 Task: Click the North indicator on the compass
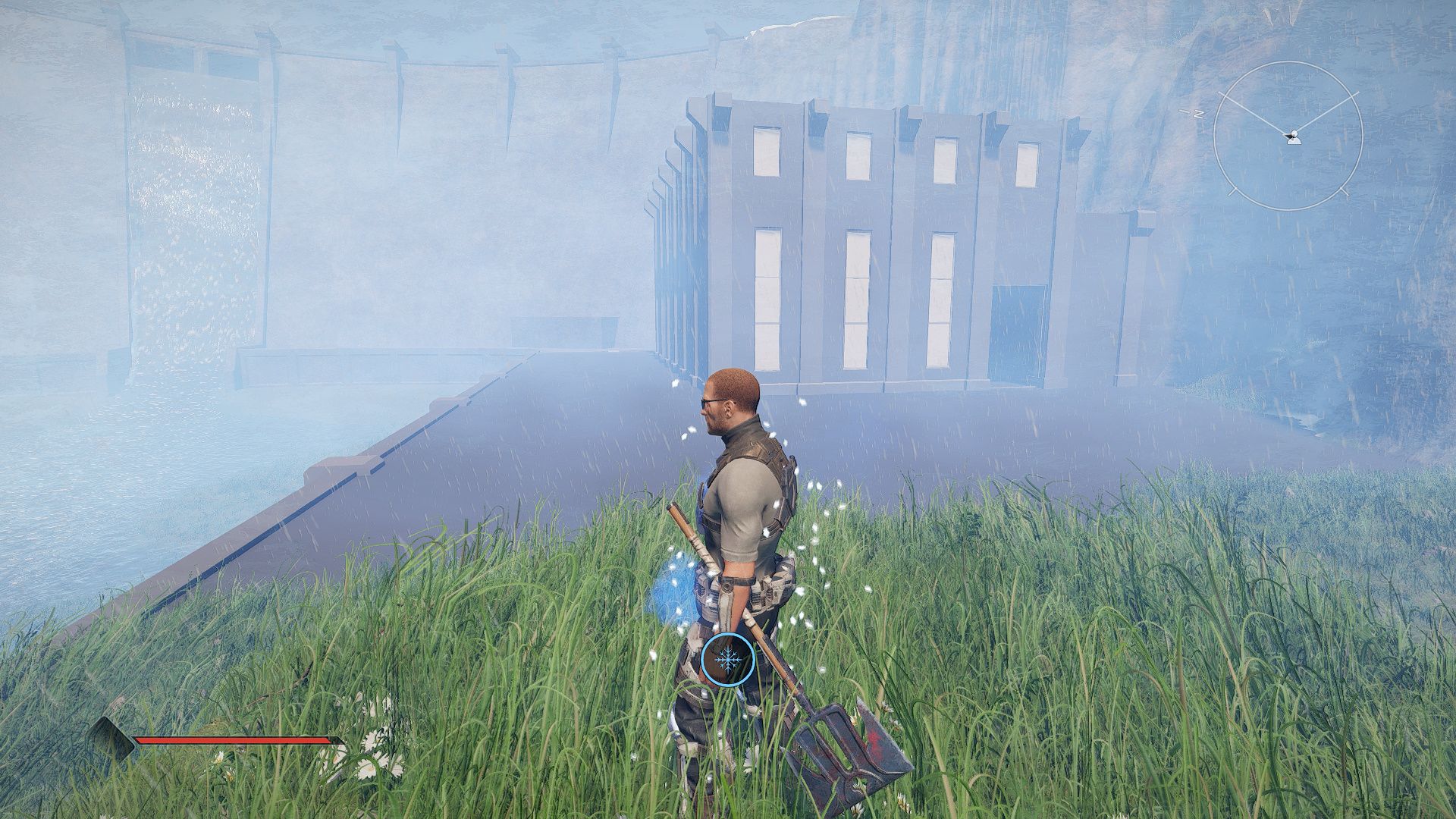(1199, 115)
